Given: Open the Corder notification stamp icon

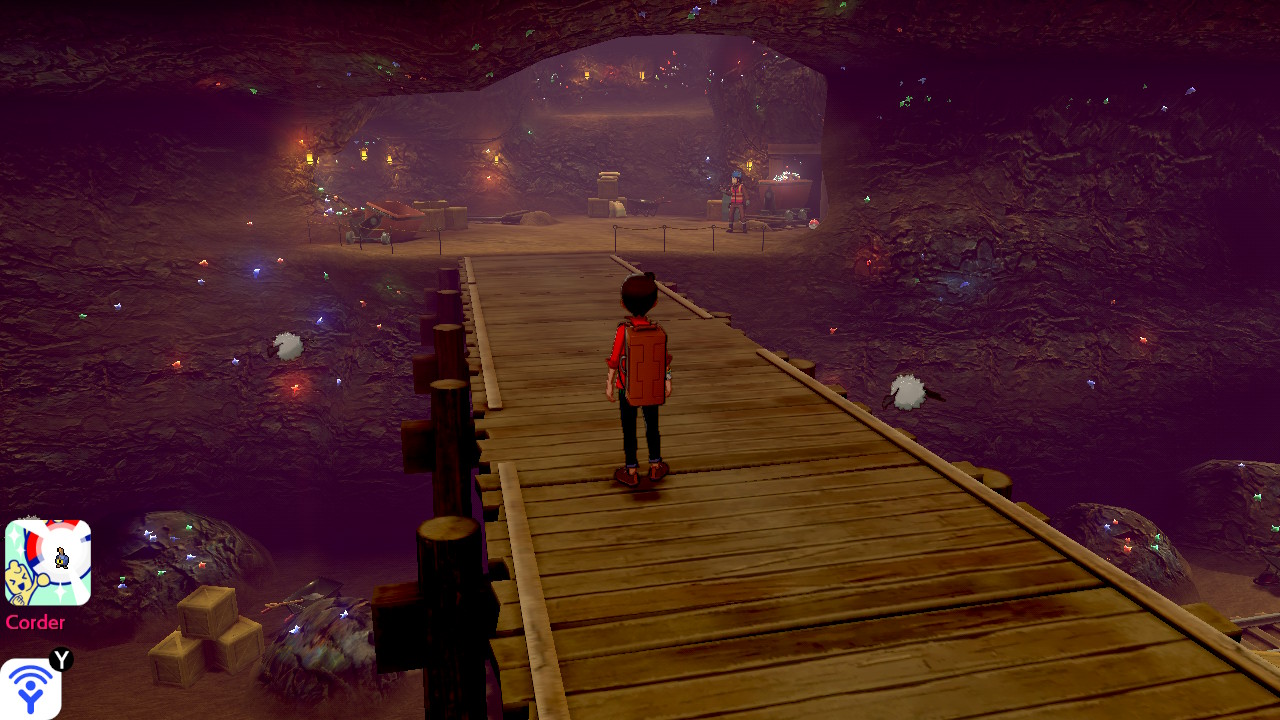Looking at the screenshot, I should pyautogui.click(x=48, y=562).
